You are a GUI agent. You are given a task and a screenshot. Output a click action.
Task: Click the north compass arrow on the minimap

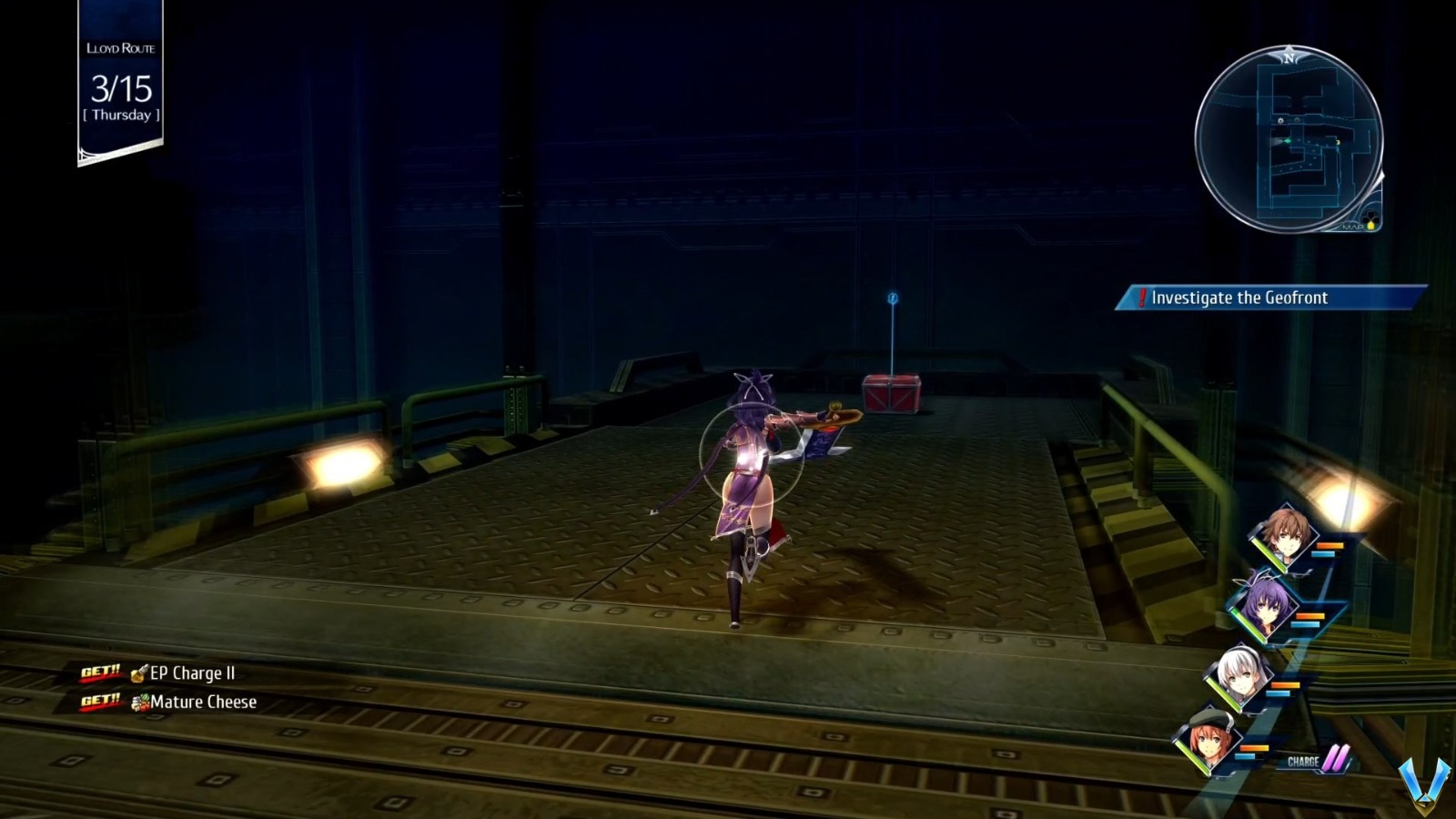coord(1287,56)
